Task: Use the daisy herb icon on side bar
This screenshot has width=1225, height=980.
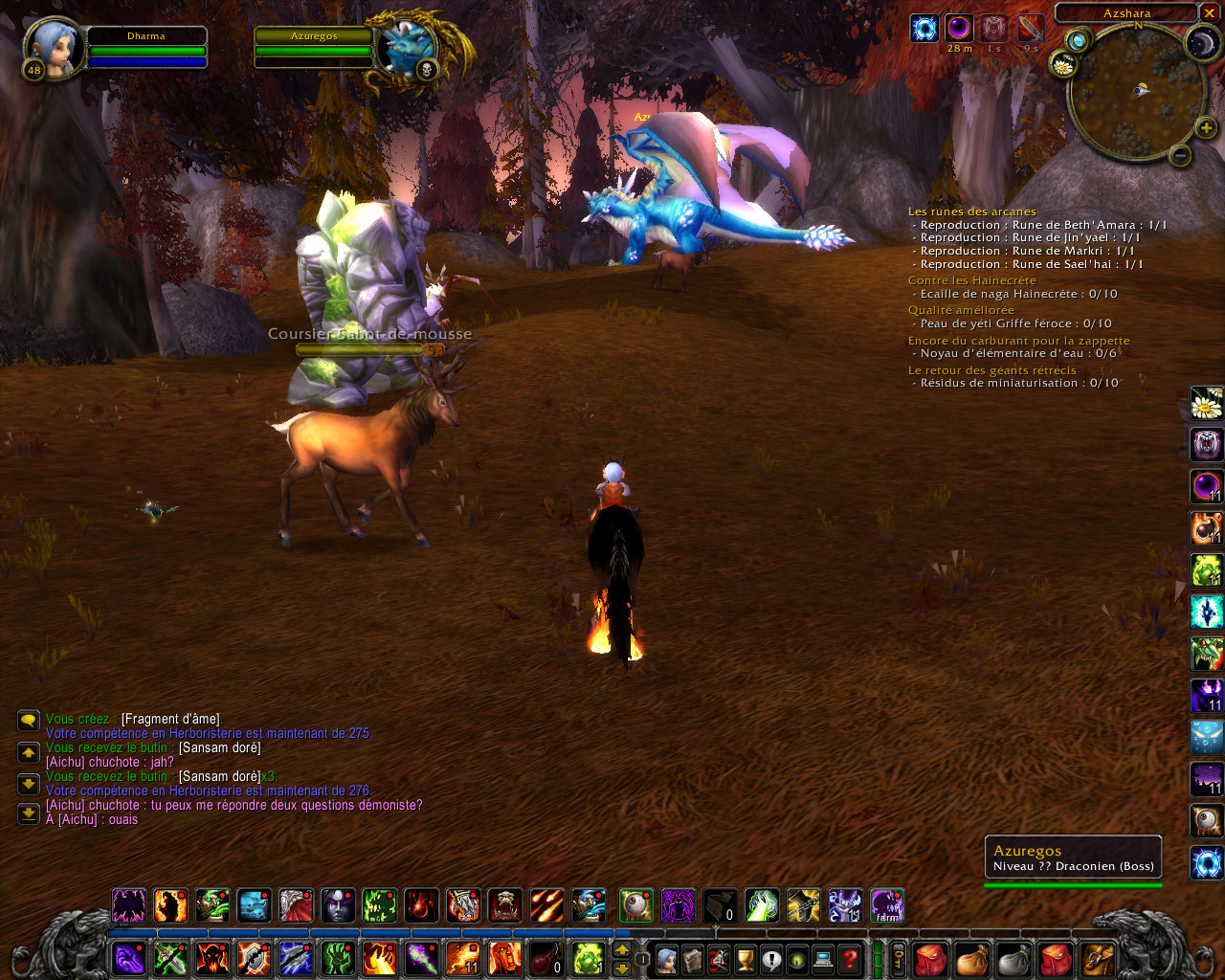Action: pos(1206,404)
